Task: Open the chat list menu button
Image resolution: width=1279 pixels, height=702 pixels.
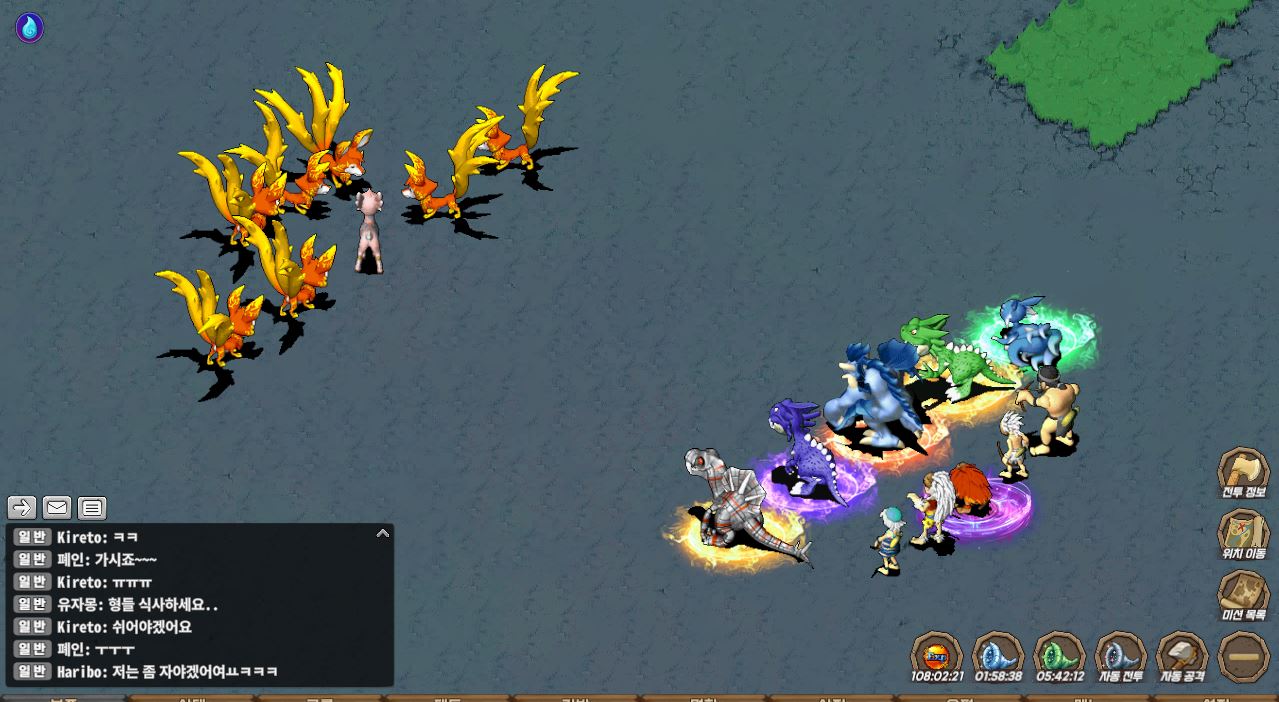Action: [92, 508]
